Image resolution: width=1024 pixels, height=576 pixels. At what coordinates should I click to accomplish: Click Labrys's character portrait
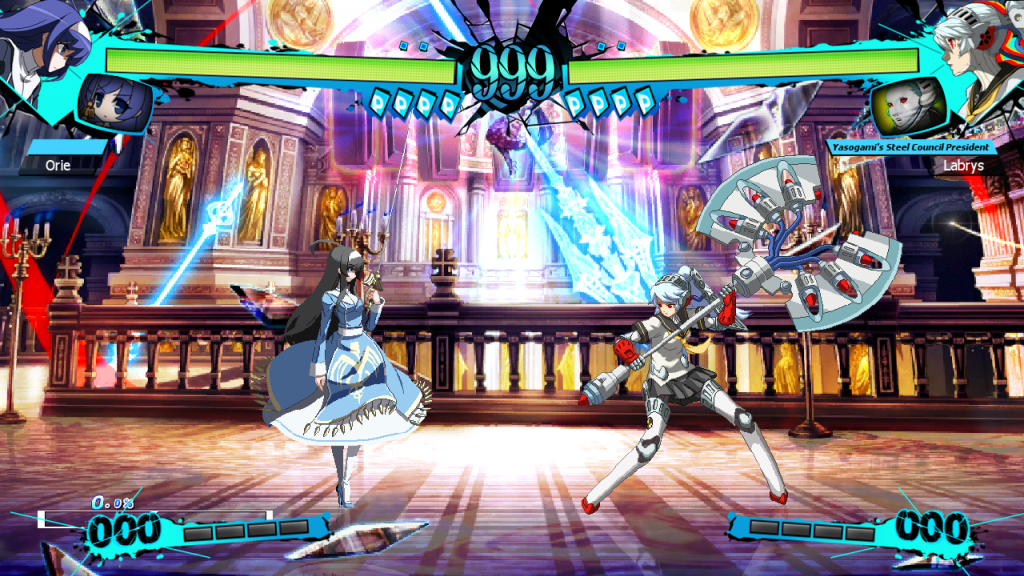(985, 45)
